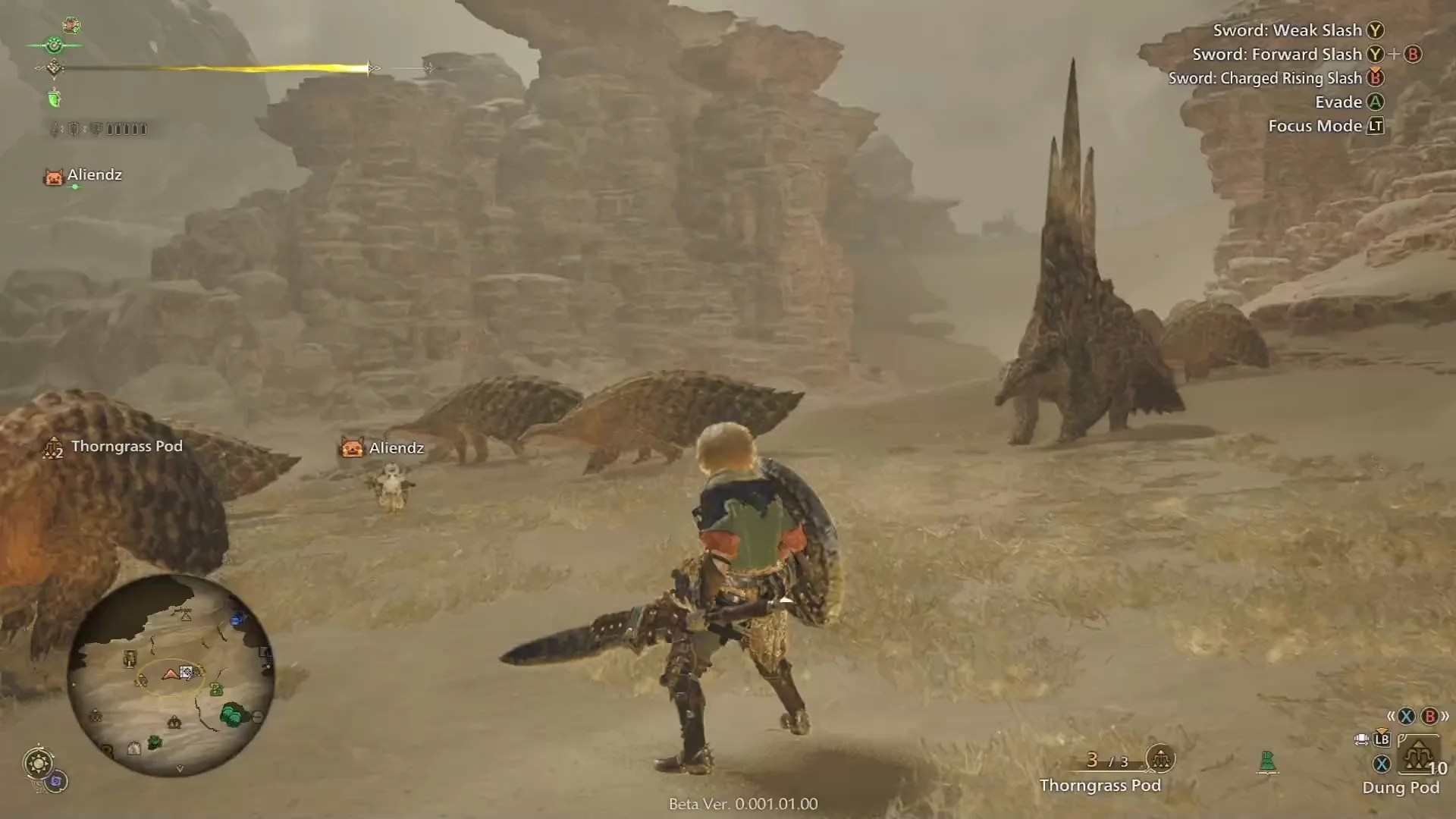Image resolution: width=1456 pixels, height=819 pixels.
Task: Open the circular minimap
Action: coord(171,675)
